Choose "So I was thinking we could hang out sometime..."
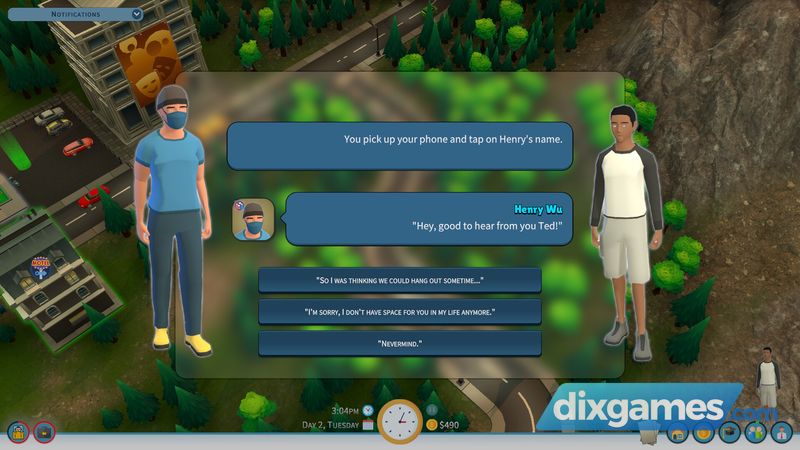Viewport: 800px width, 450px height. pos(400,280)
